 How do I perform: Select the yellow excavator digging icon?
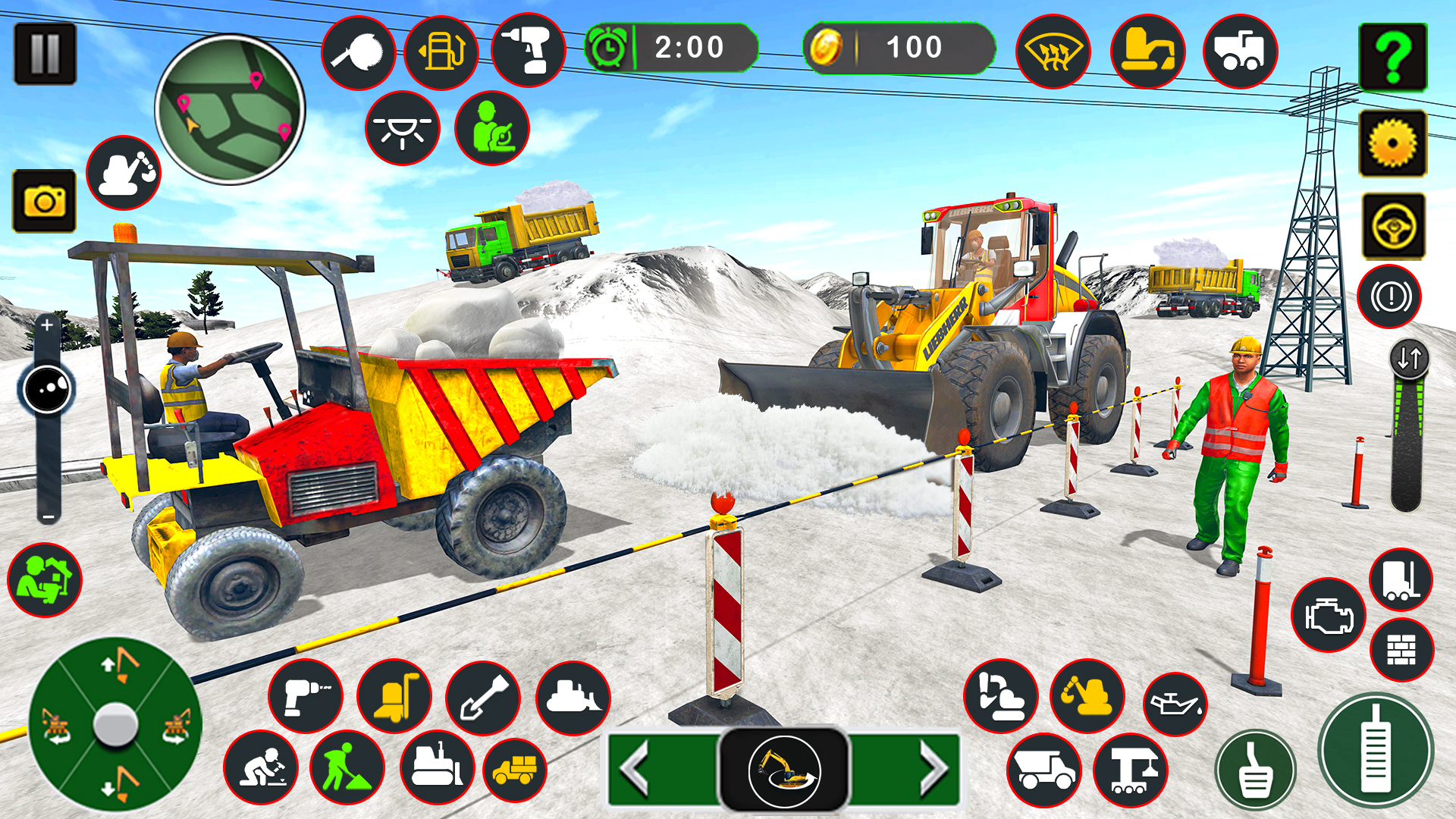[x=1087, y=697]
